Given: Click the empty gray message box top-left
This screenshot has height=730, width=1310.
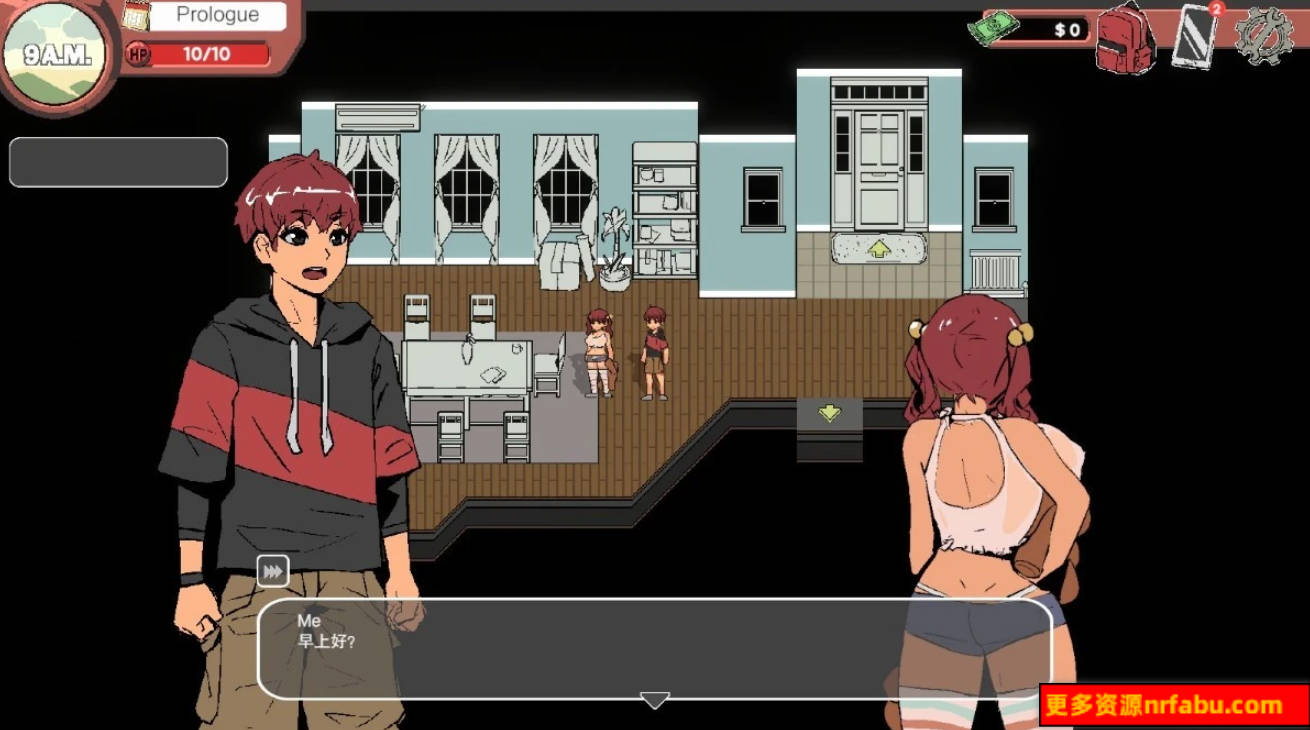Looking at the screenshot, I should [118, 161].
